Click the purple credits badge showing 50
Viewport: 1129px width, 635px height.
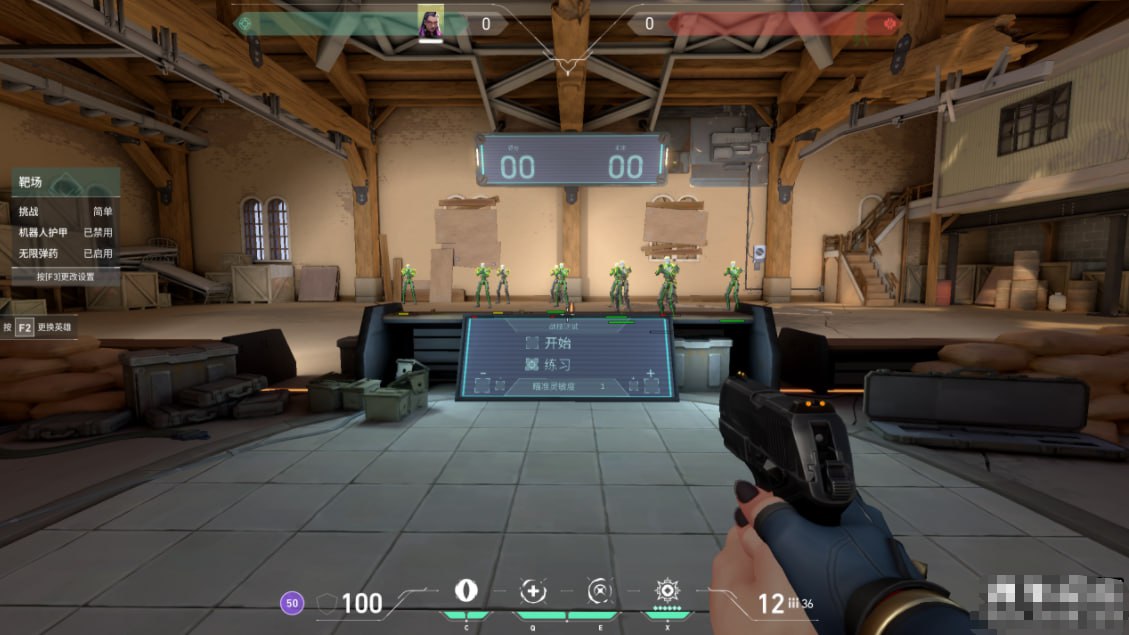pyautogui.click(x=292, y=603)
